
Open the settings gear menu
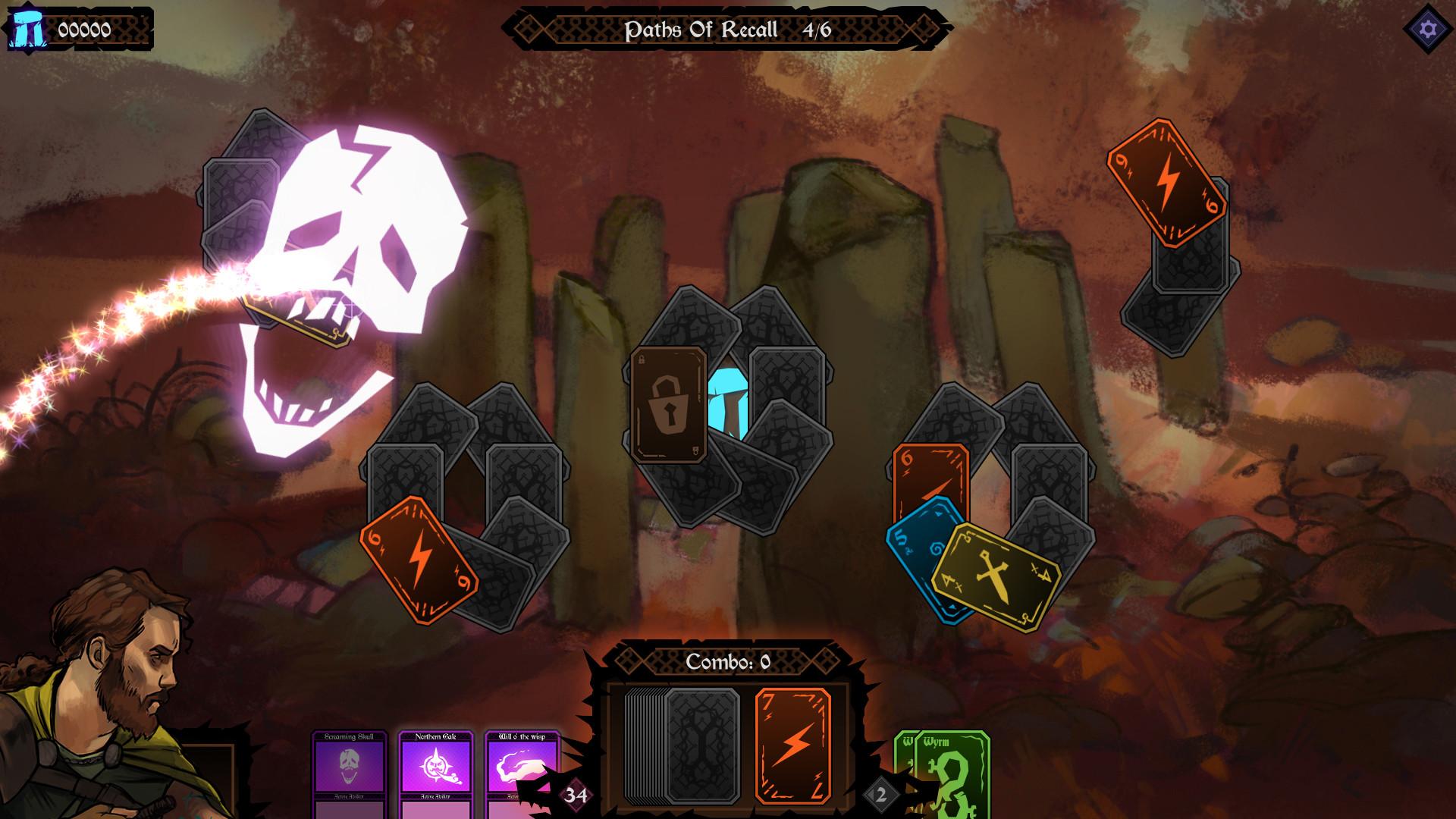[x=1428, y=30]
